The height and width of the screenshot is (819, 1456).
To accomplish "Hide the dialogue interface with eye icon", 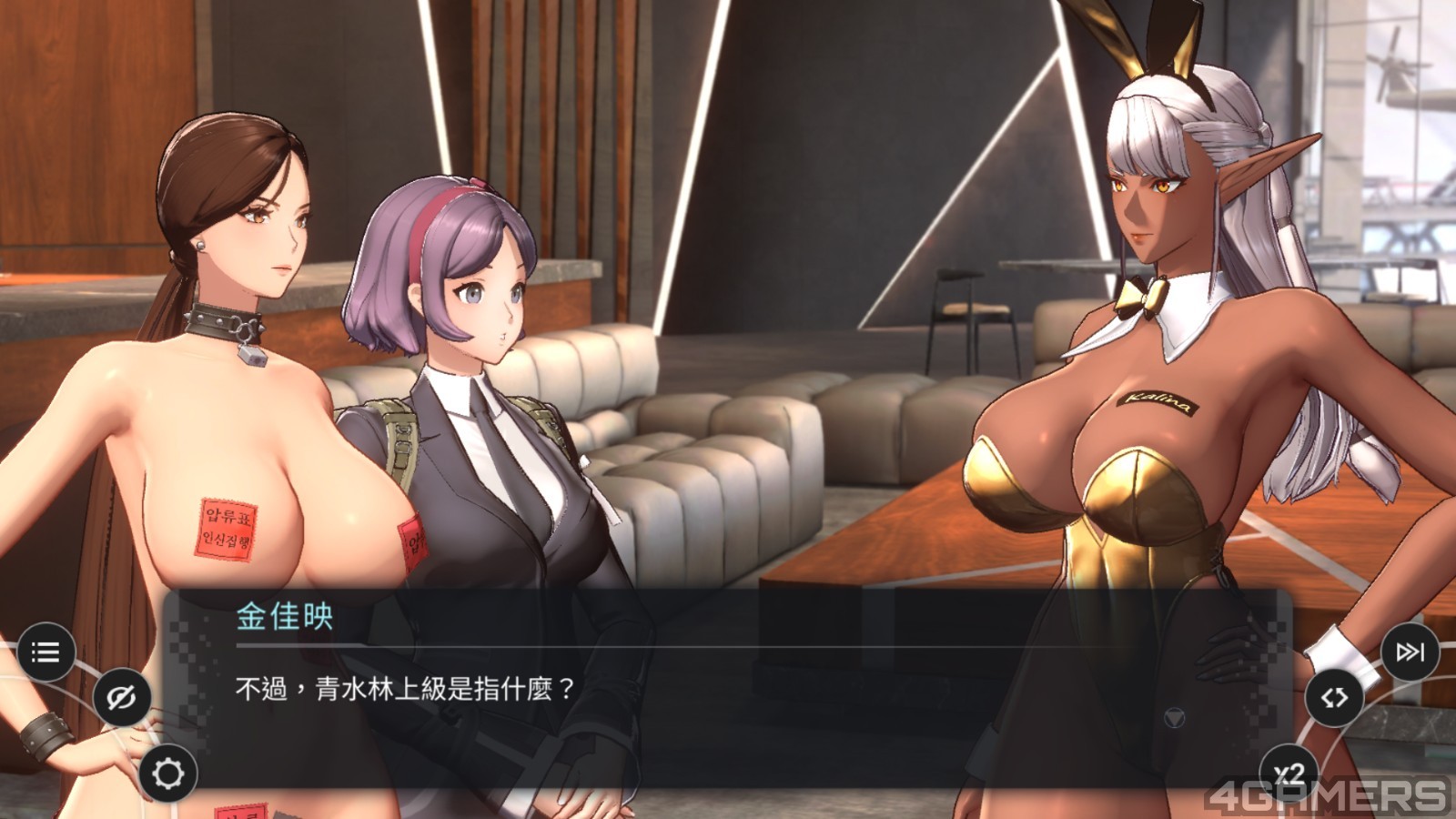I will point(121,698).
